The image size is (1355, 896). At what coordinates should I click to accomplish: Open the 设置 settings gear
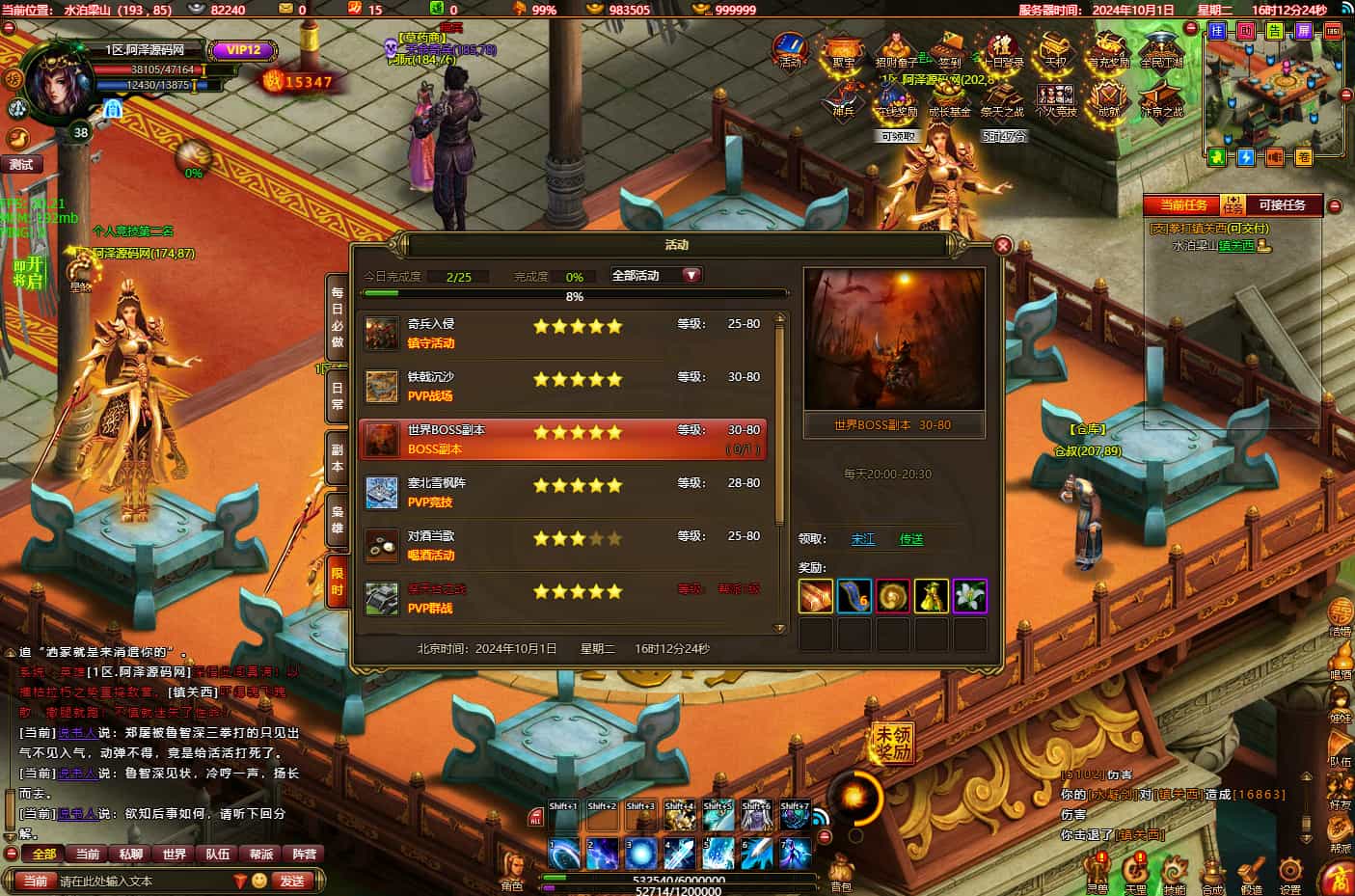point(1289,874)
